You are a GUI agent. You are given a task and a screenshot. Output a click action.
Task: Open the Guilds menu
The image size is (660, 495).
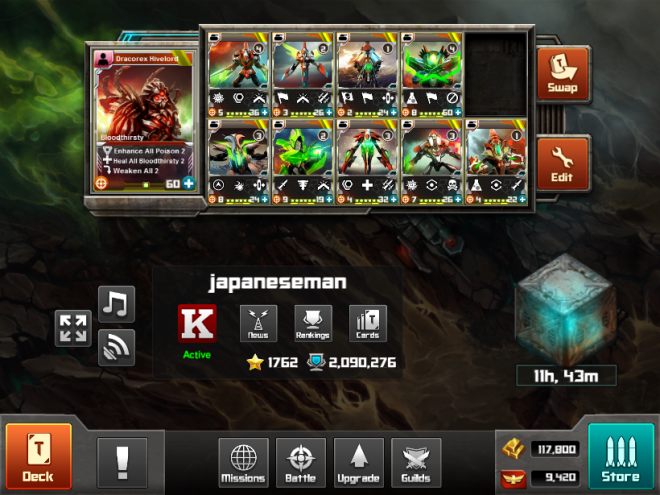click(x=417, y=463)
